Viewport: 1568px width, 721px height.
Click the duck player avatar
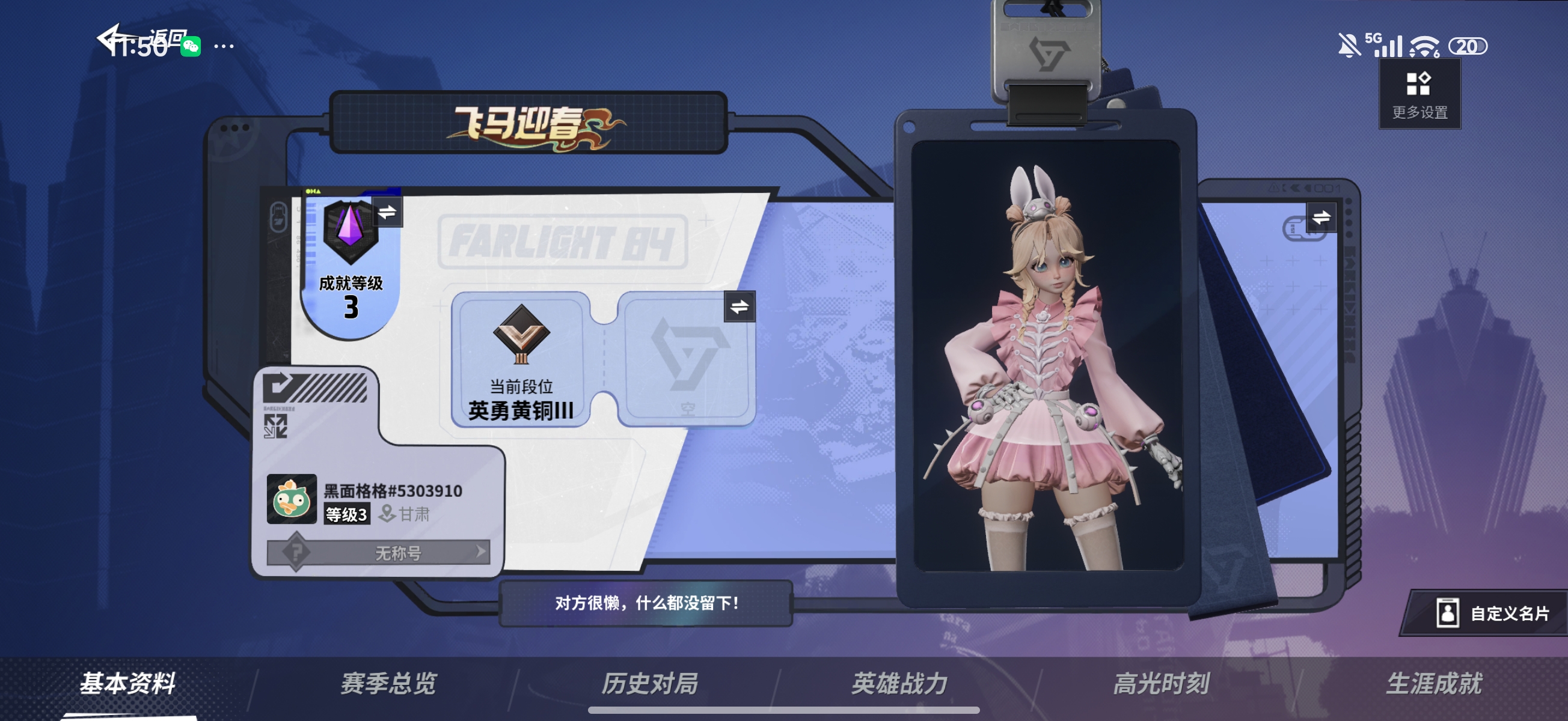[292, 499]
